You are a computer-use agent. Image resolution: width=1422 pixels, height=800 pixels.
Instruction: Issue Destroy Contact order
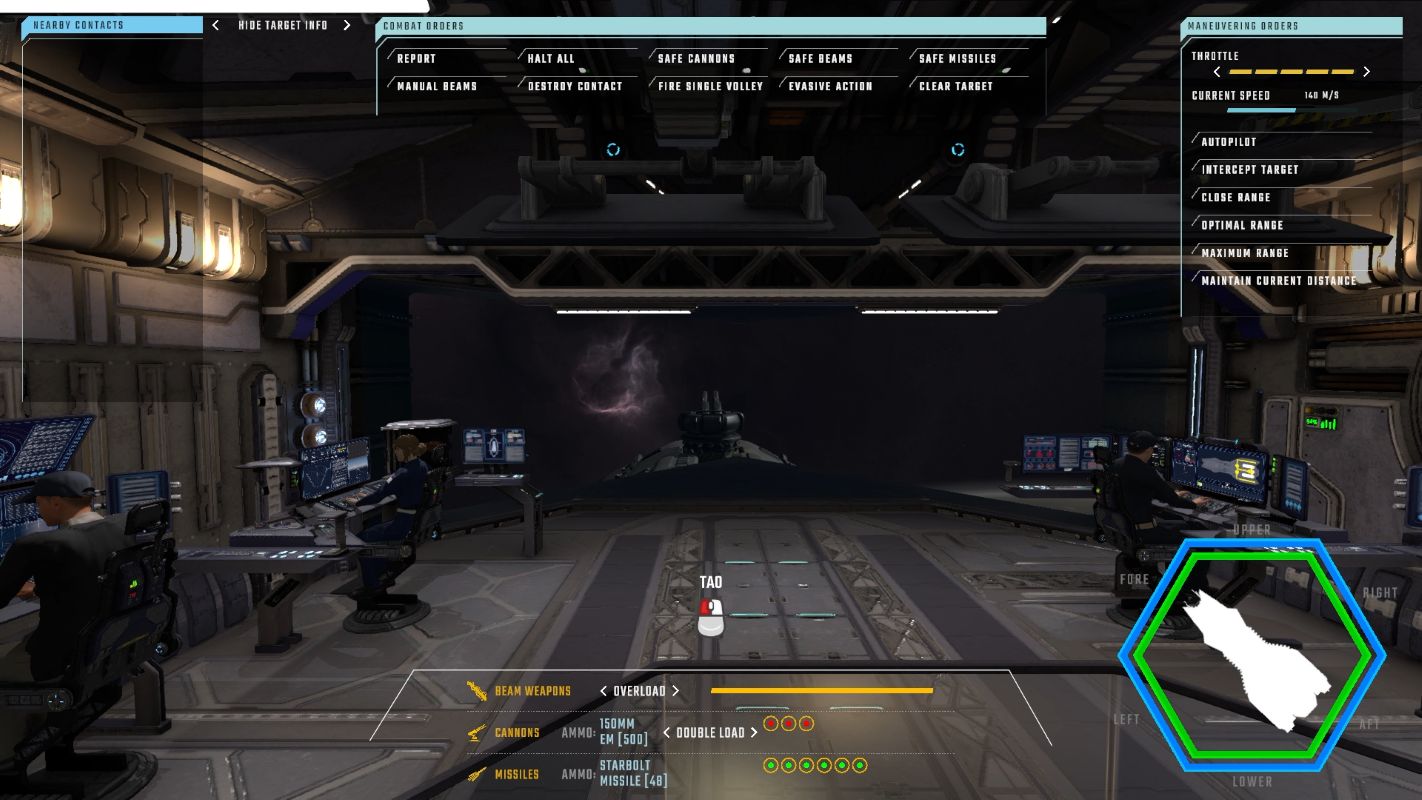point(575,87)
